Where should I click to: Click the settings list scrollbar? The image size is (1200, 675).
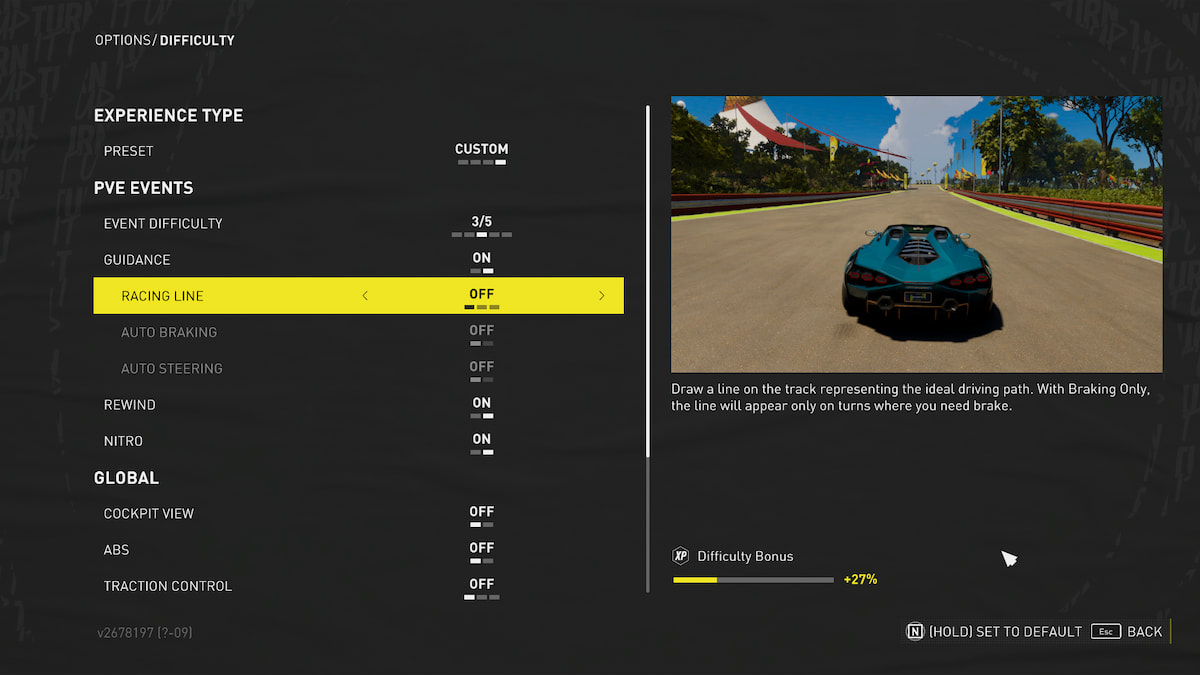pyautogui.click(x=648, y=280)
